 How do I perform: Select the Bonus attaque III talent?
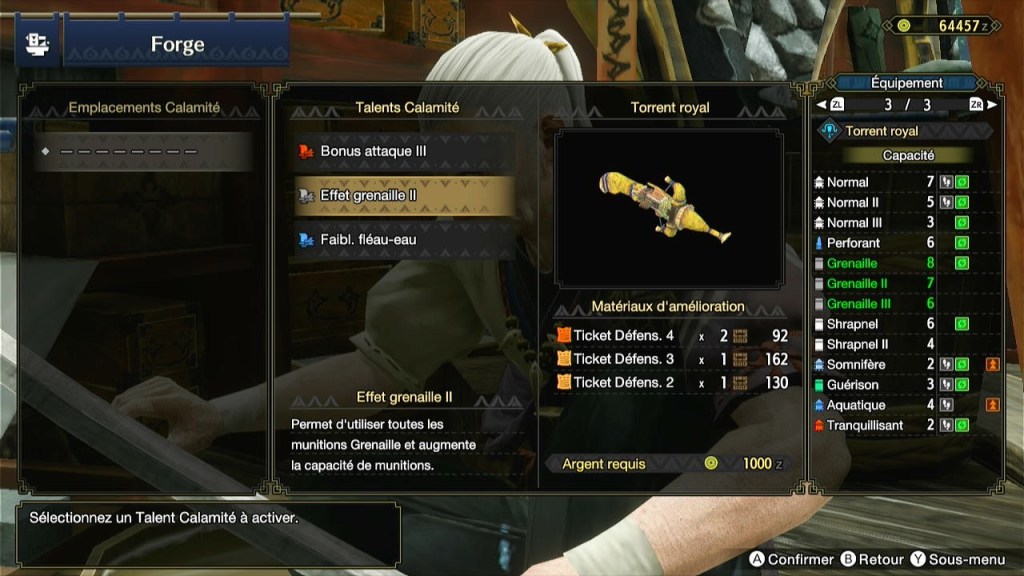[404, 151]
